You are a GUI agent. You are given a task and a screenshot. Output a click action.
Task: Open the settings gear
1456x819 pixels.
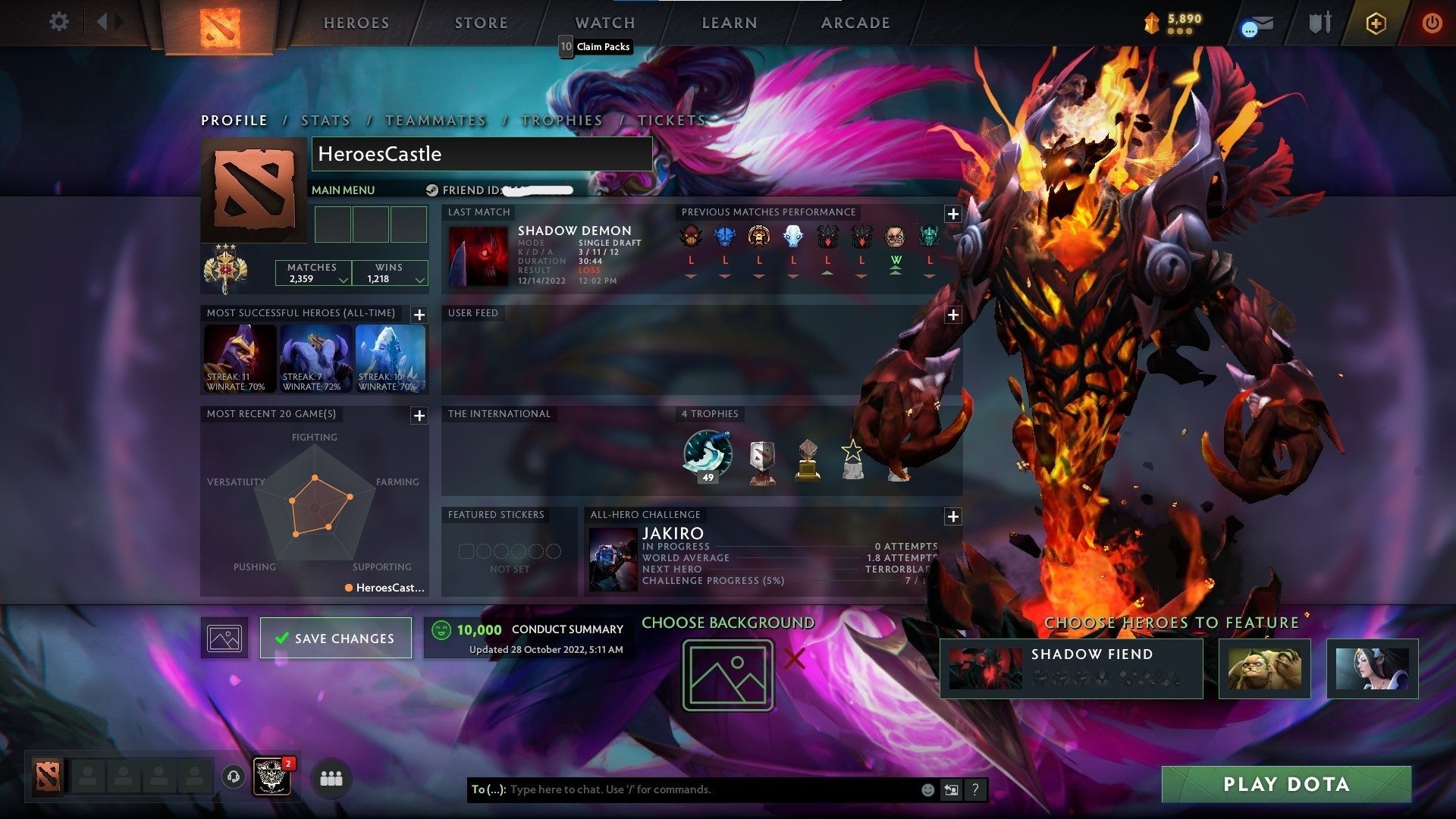[x=59, y=22]
